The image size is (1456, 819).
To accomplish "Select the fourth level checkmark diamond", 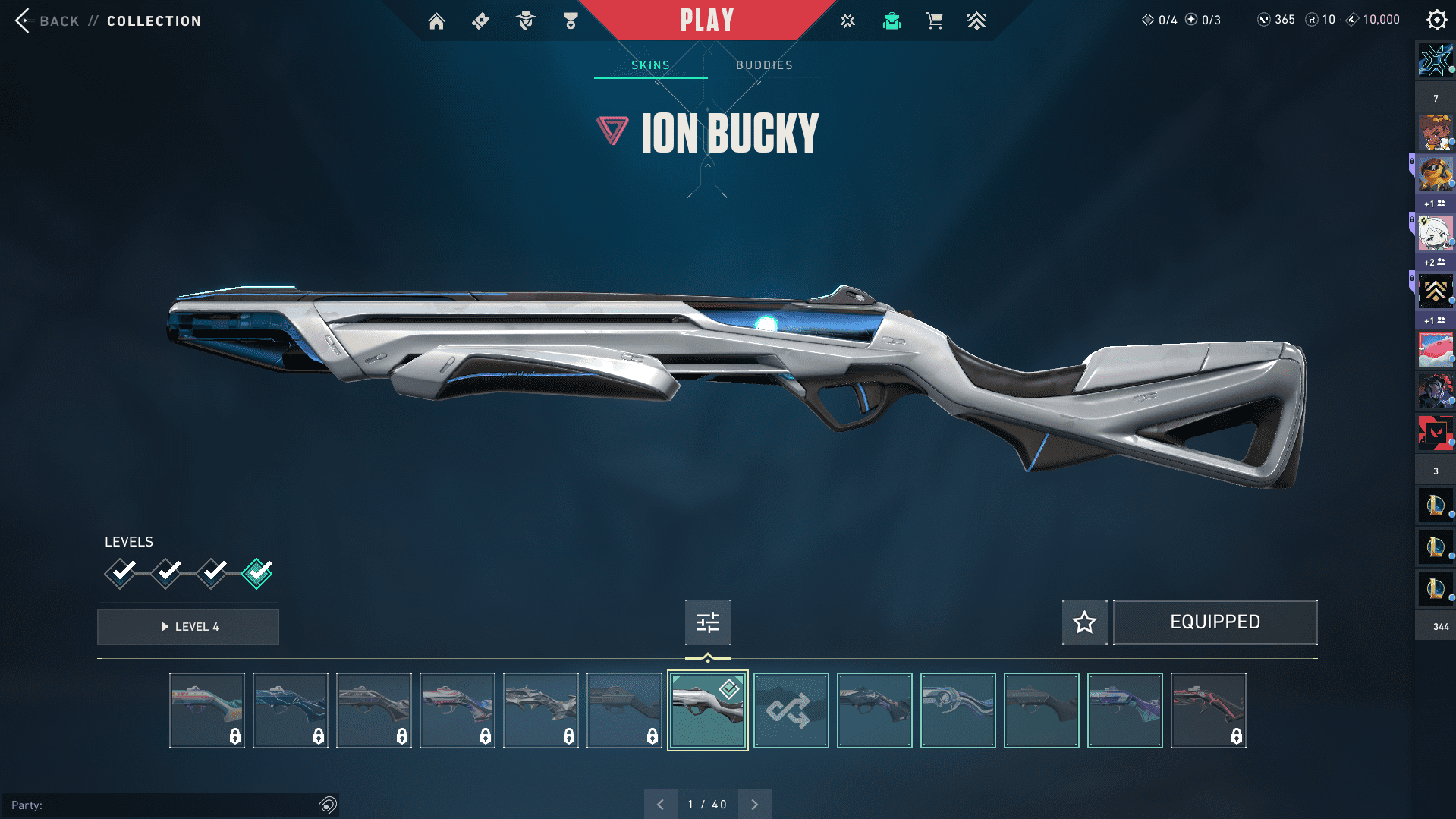I will 257,573.
